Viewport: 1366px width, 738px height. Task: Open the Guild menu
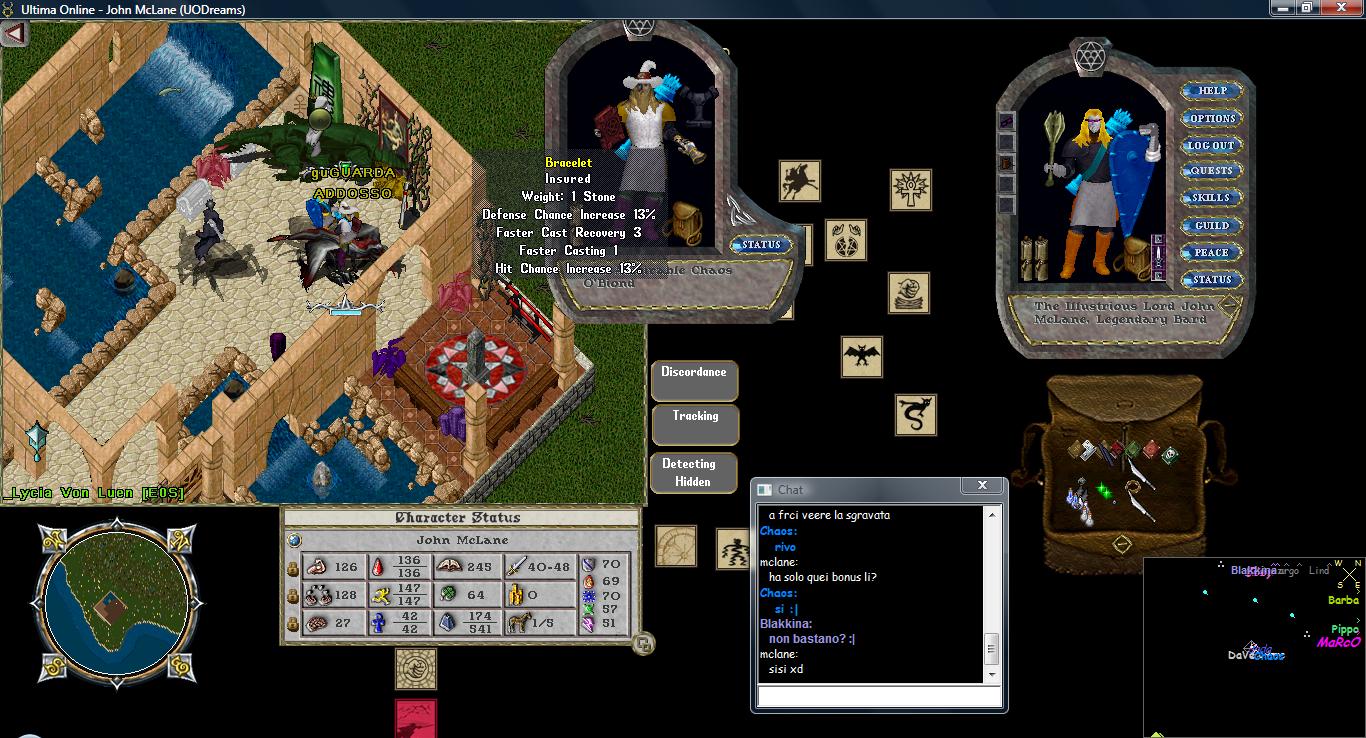click(1212, 225)
